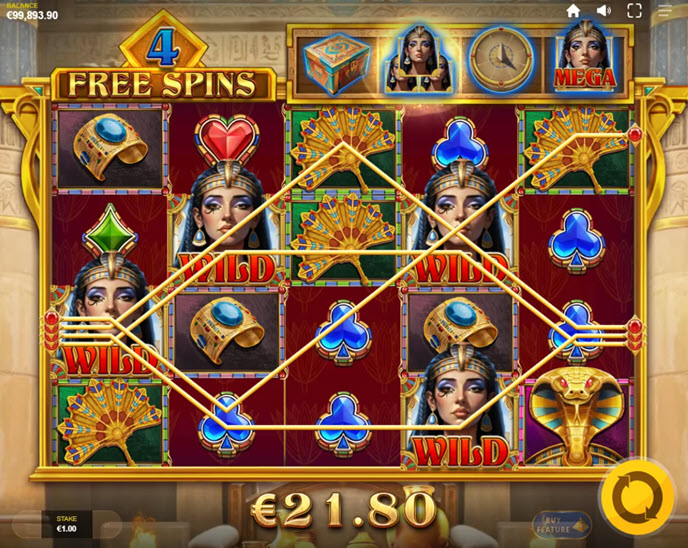Open the hamburger menu
Screen dimensions: 688x548
point(665,11)
